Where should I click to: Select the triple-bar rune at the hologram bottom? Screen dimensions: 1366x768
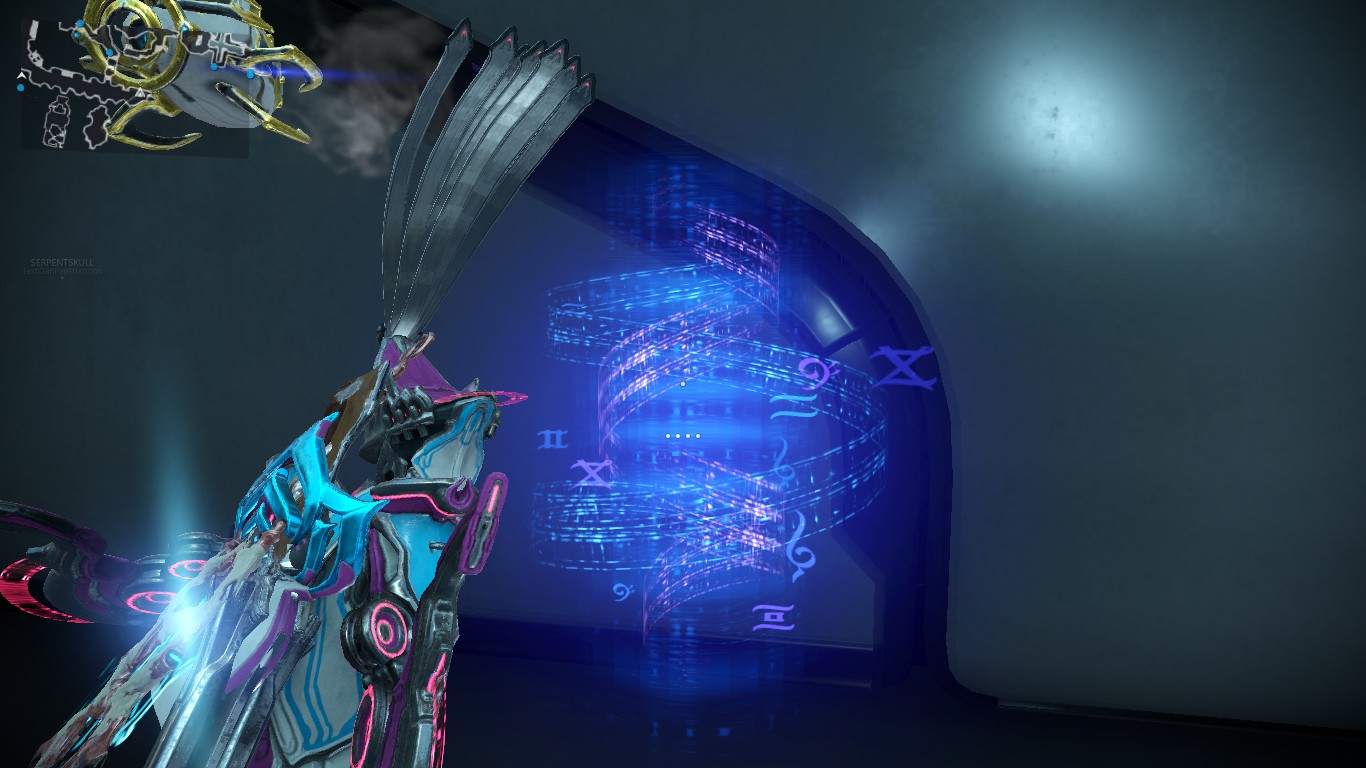pyautogui.click(x=775, y=616)
